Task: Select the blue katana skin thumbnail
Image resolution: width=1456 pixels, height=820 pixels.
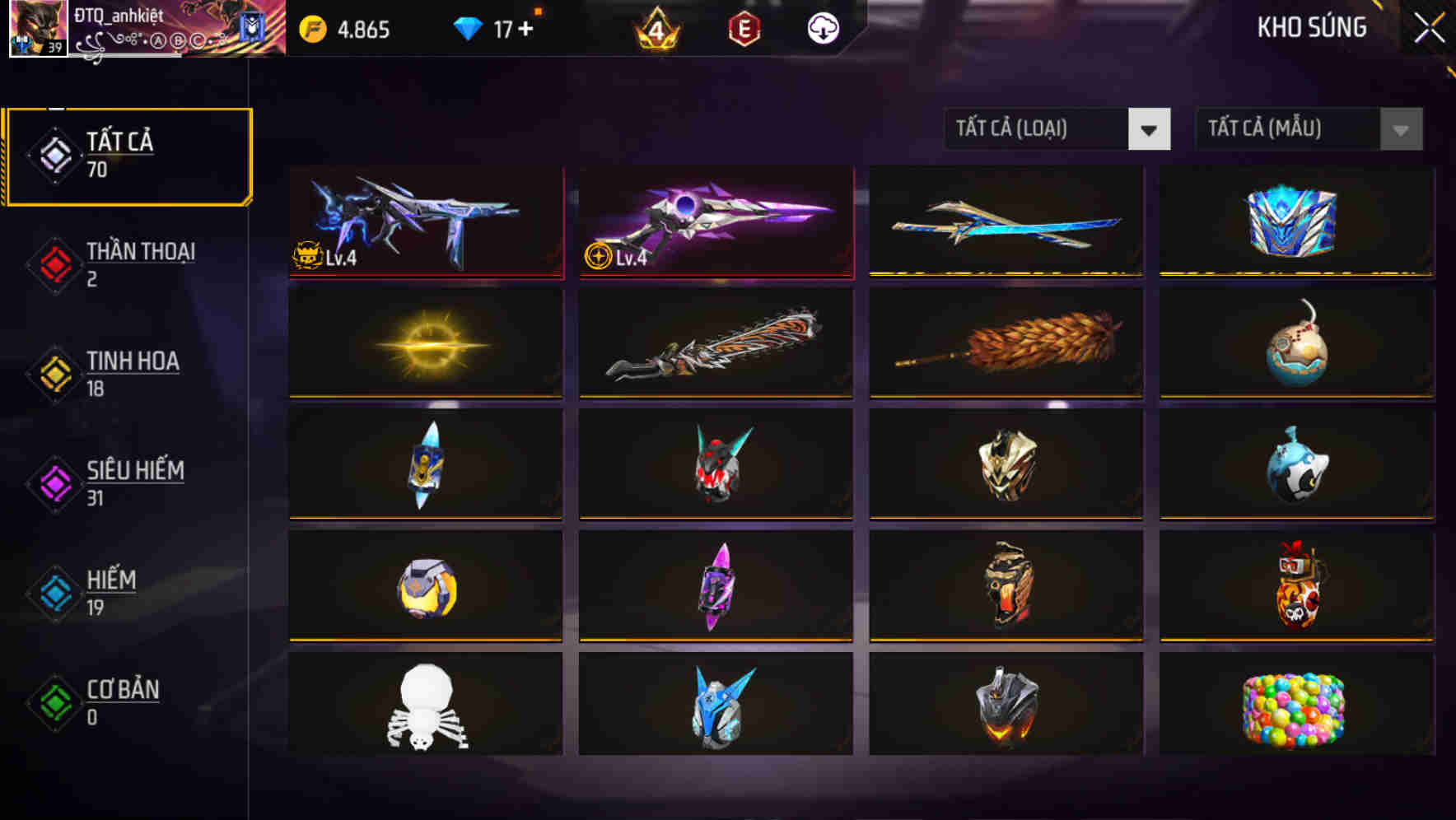Action: tap(1006, 222)
